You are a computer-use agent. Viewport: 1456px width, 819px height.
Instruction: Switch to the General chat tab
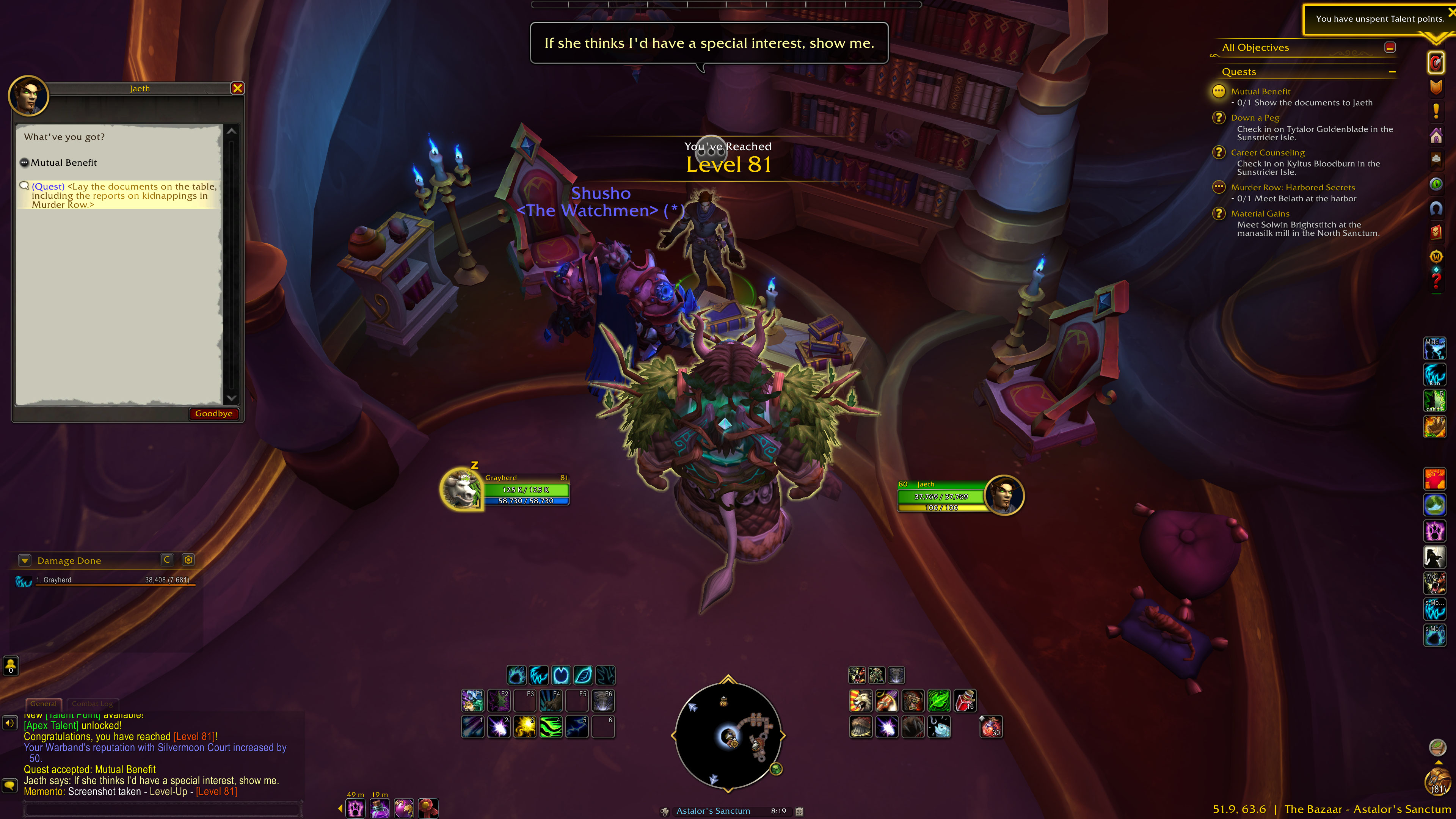pos(44,704)
